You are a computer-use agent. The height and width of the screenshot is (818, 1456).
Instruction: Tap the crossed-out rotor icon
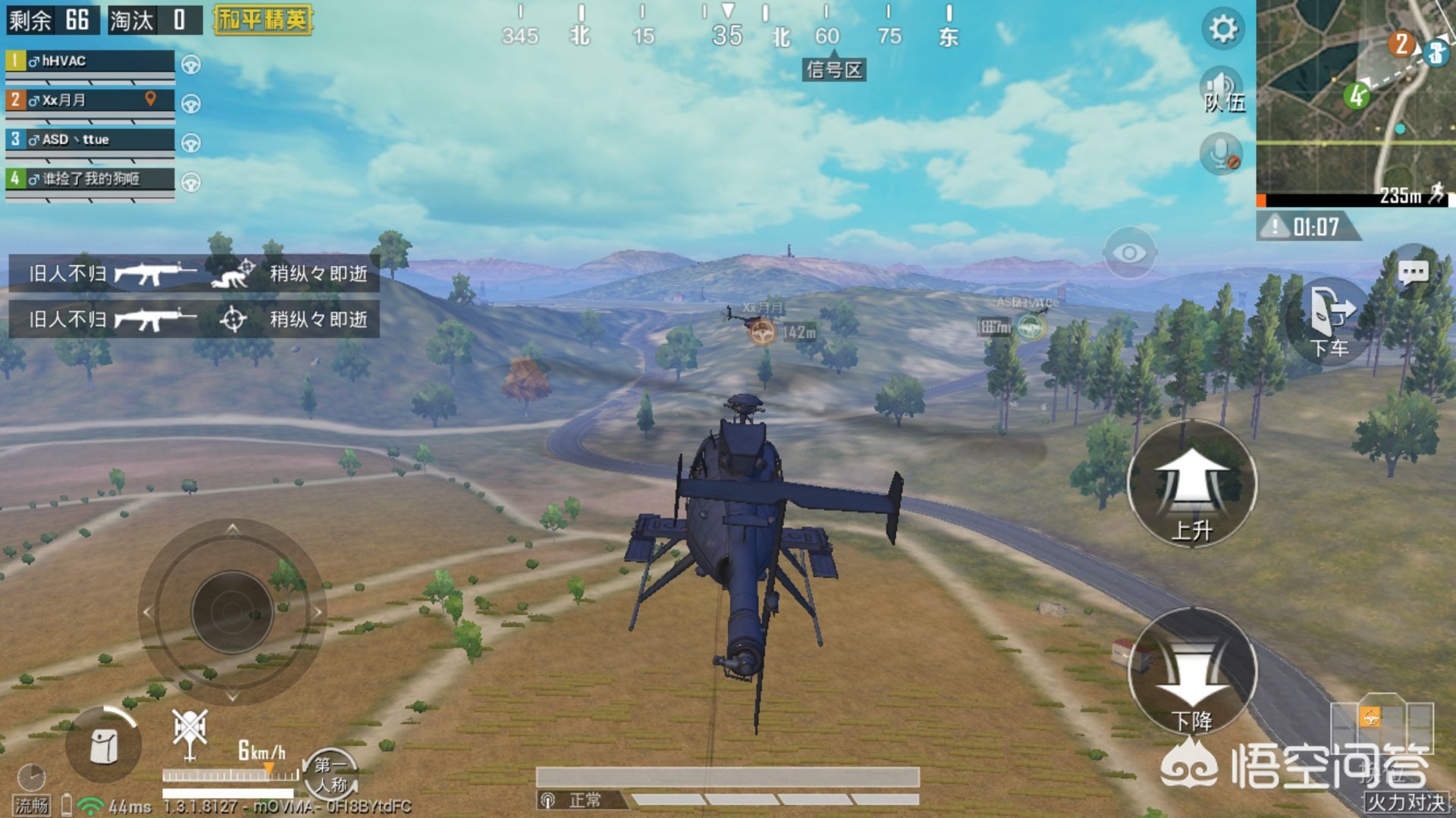click(x=190, y=732)
